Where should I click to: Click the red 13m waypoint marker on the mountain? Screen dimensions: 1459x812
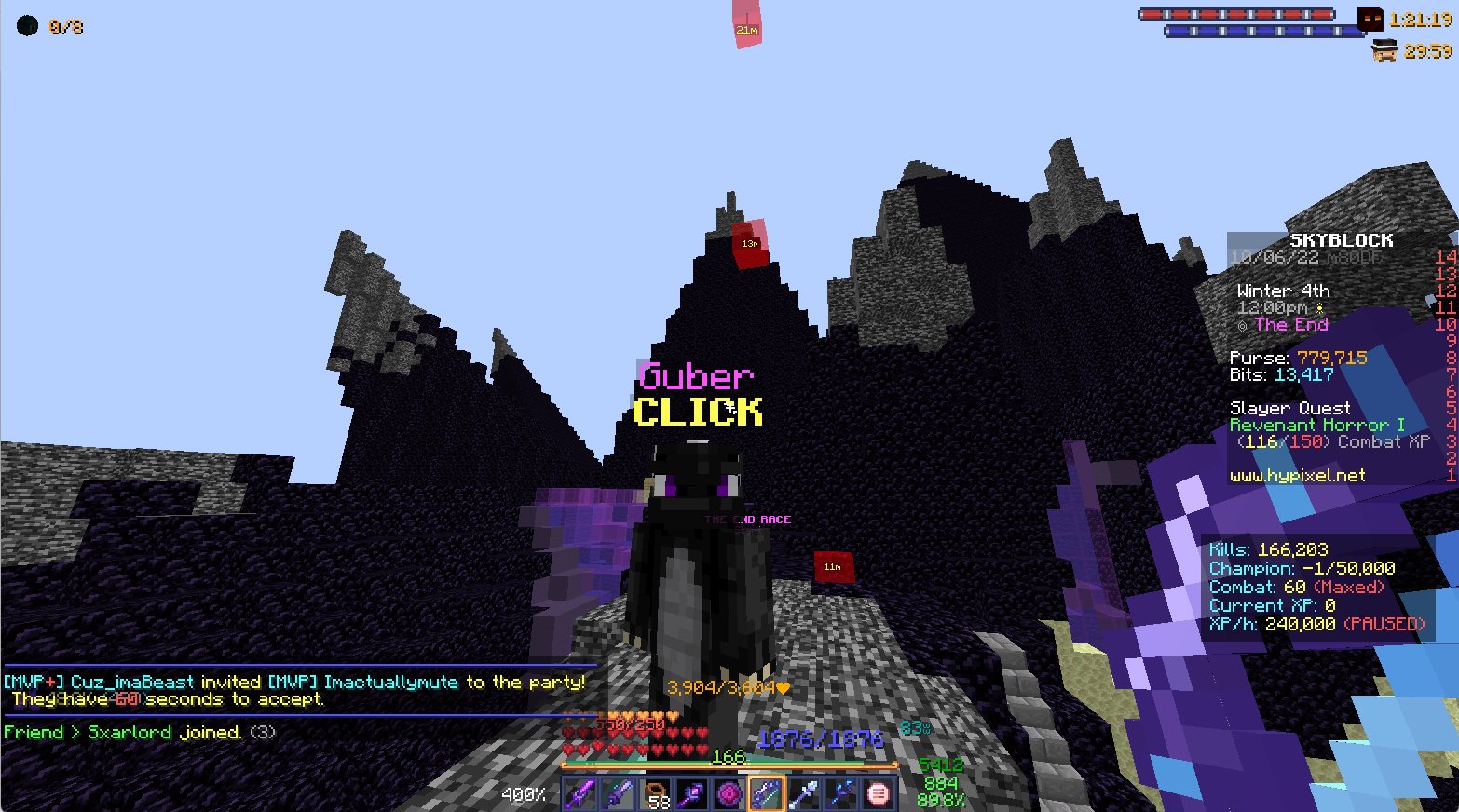click(750, 246)
